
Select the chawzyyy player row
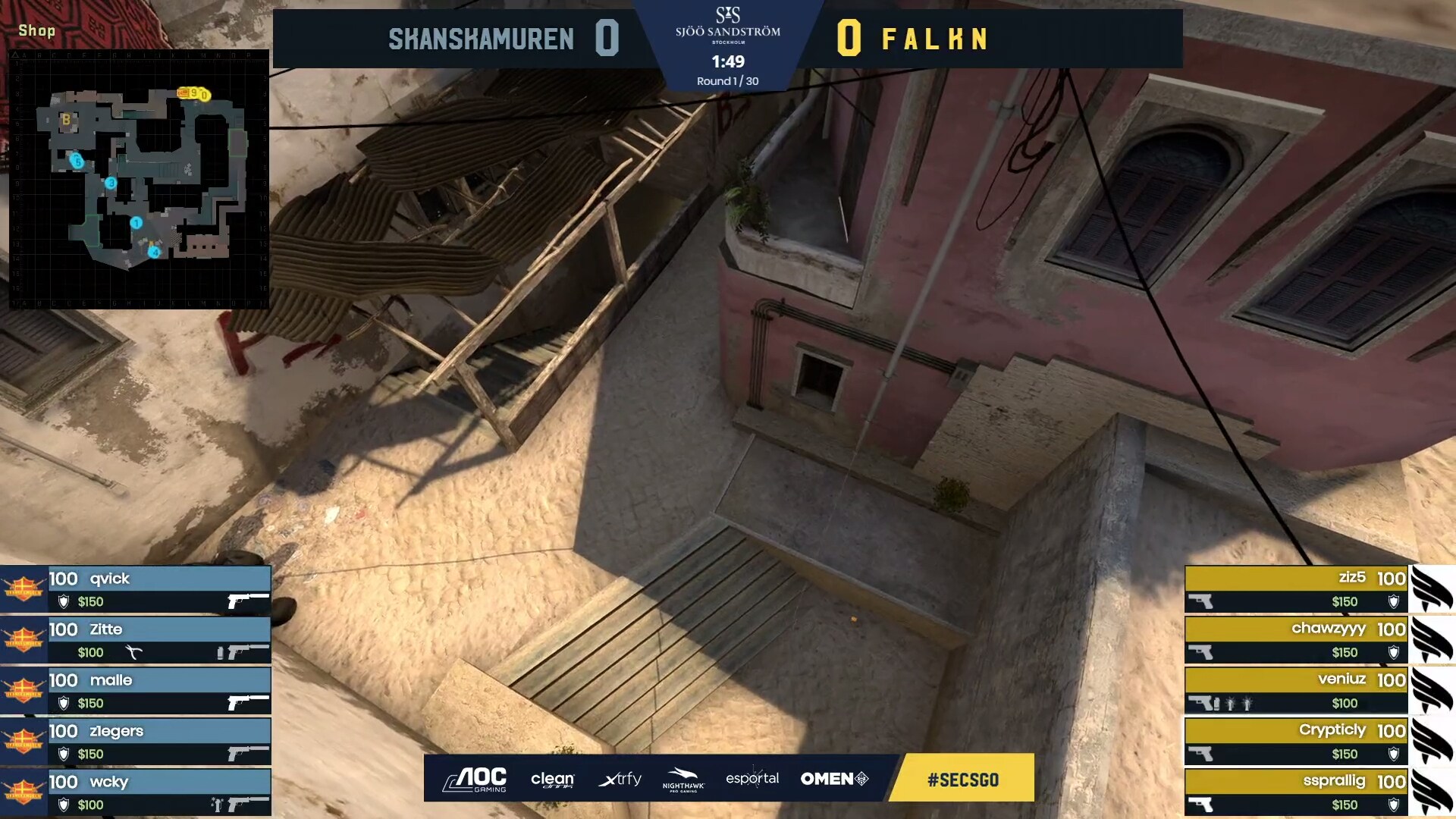coord(1295,640)
